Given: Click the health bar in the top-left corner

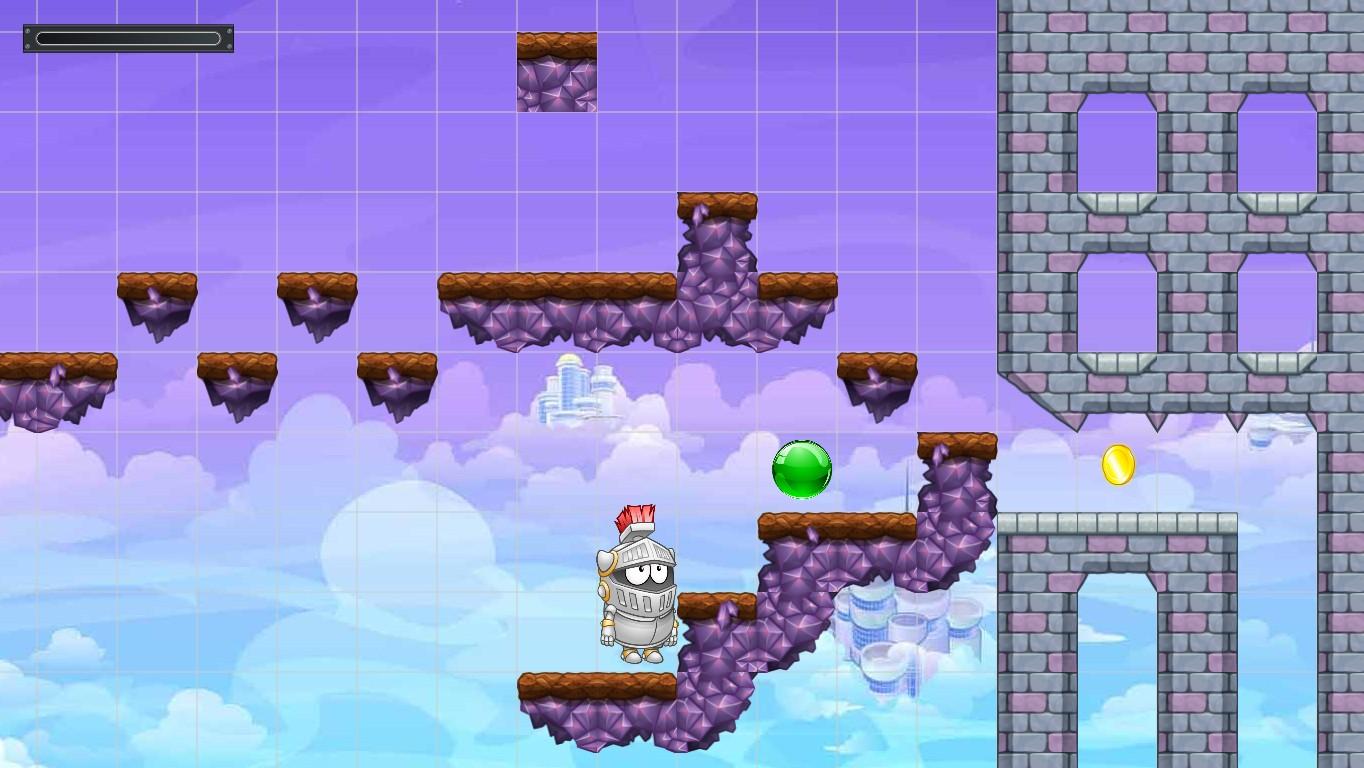Looking at the screenshot, I should click(128, 38).
